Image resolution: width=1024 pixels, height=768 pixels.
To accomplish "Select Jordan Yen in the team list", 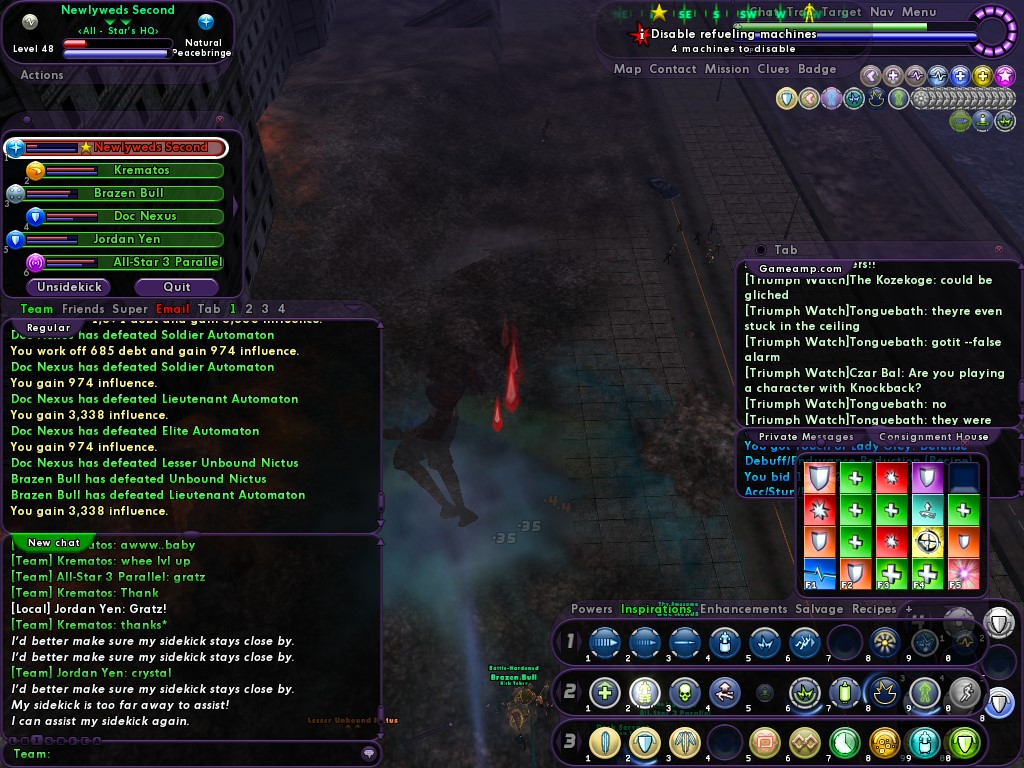I will pos(127,239).
